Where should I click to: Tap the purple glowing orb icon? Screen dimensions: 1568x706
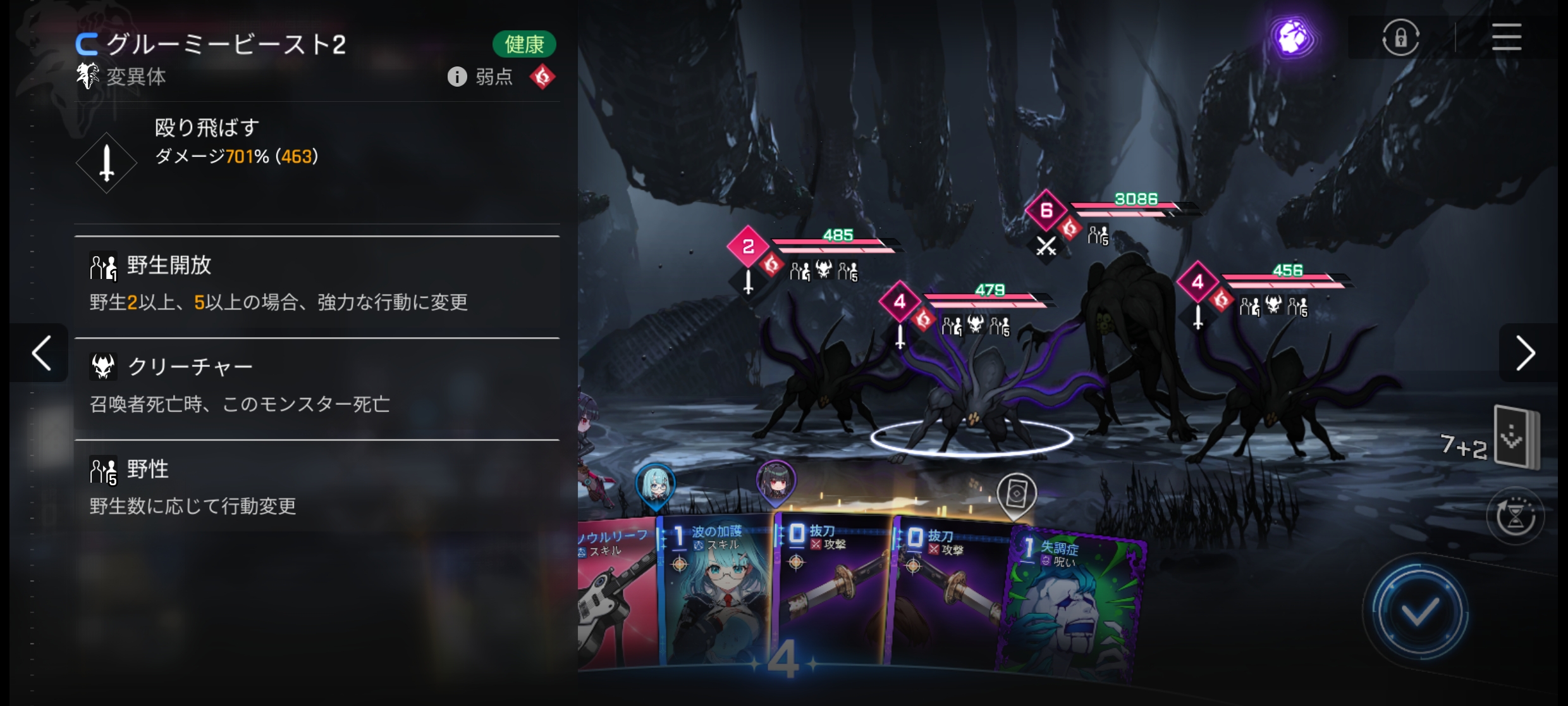click(1292, 37)
